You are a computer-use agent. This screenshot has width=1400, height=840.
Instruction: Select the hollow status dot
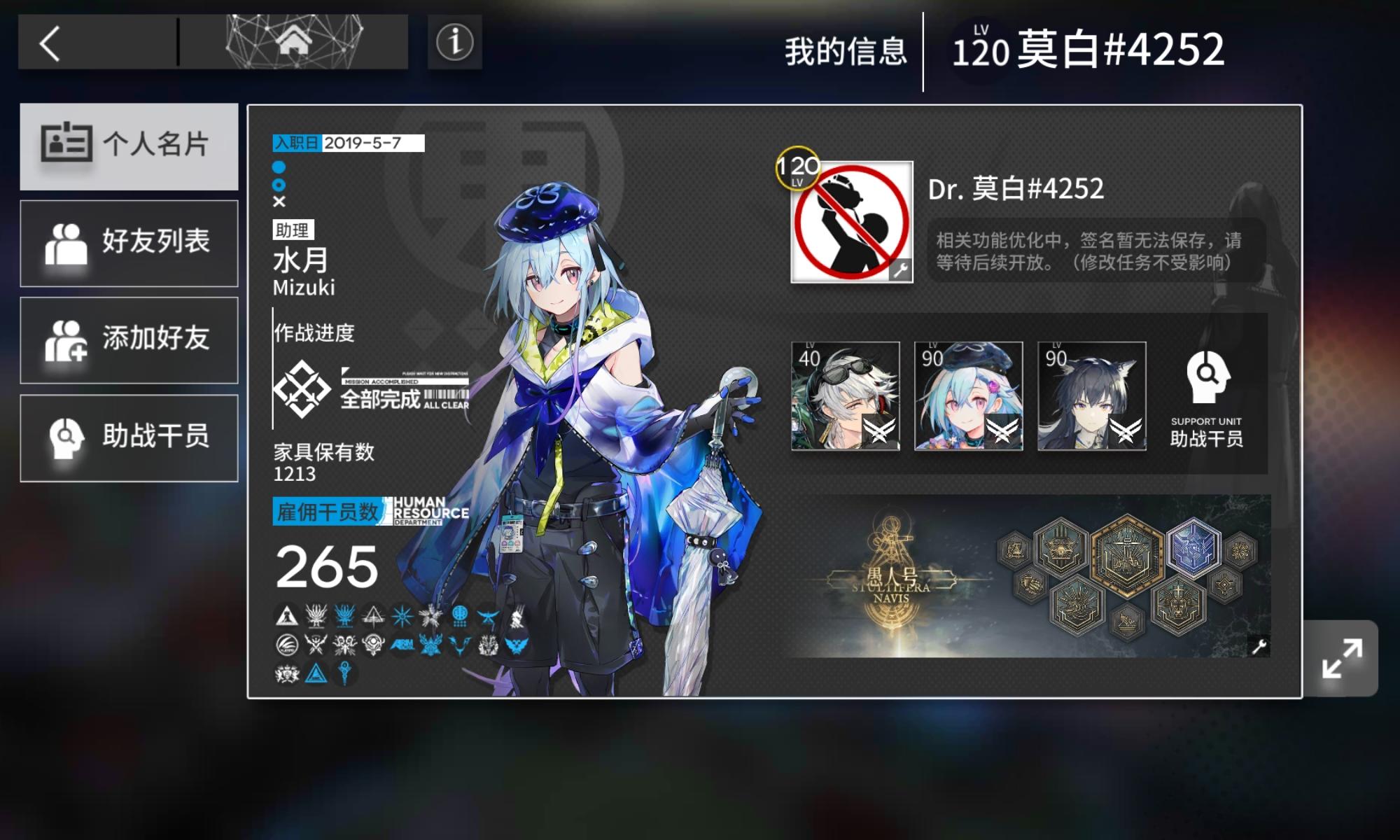coord(280,184)
